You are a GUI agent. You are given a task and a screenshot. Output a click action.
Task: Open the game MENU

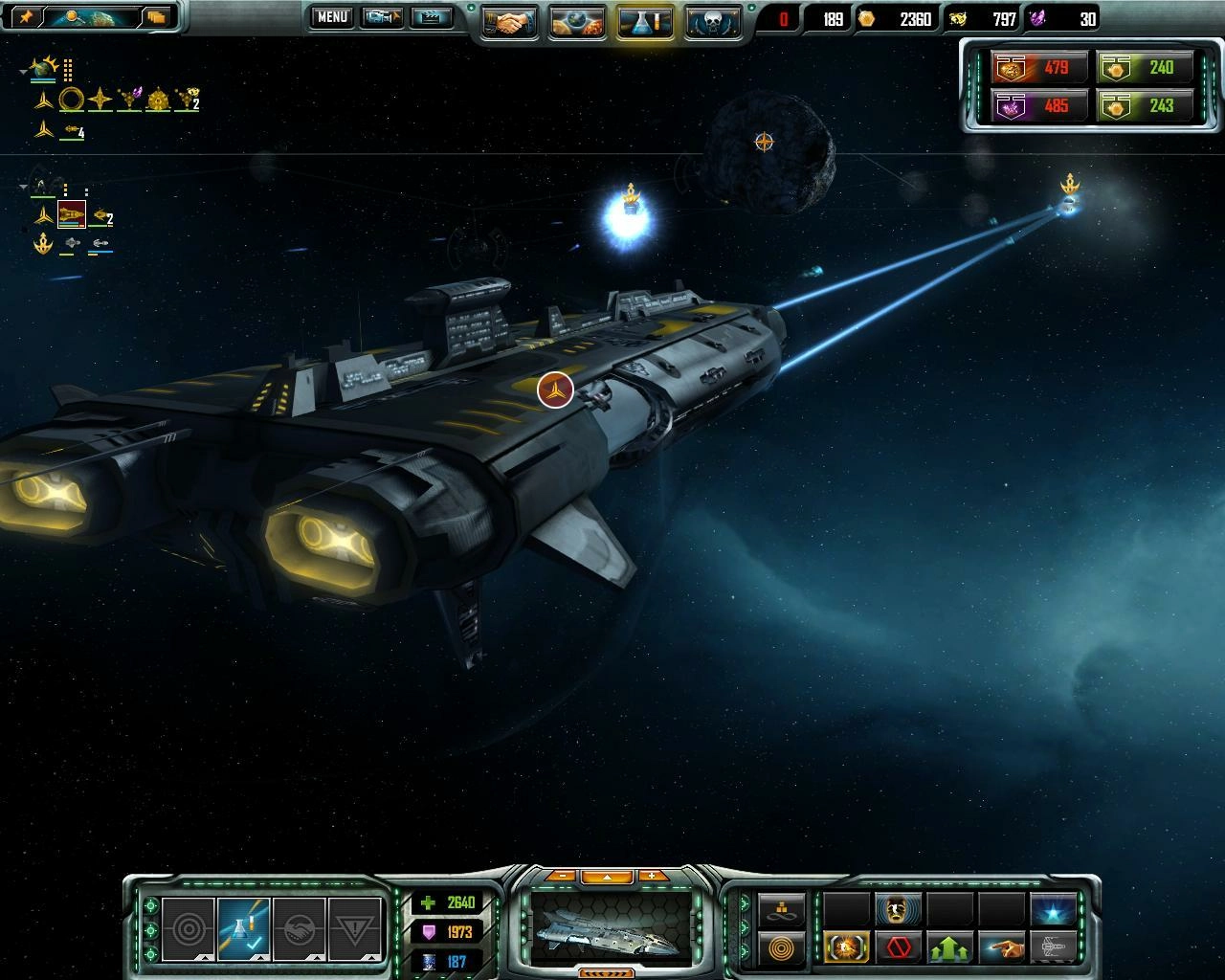pos(332,17)
